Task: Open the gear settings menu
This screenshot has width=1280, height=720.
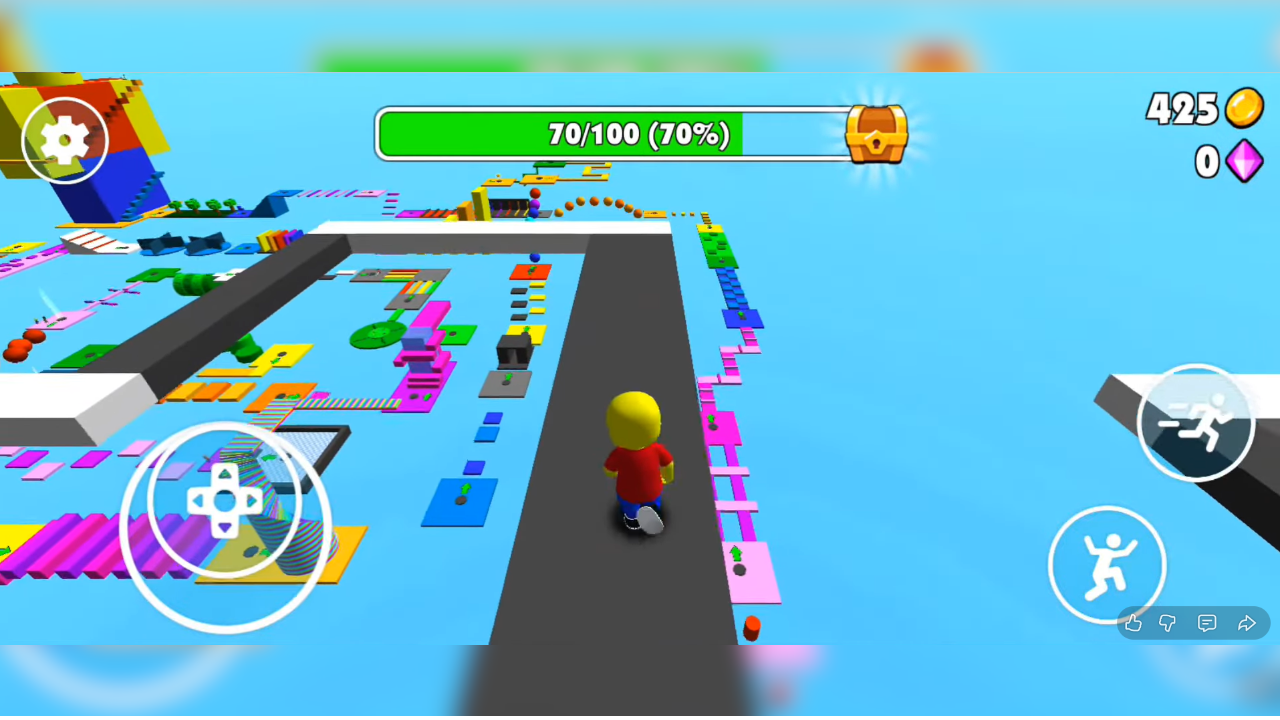Action: point(65,140)
